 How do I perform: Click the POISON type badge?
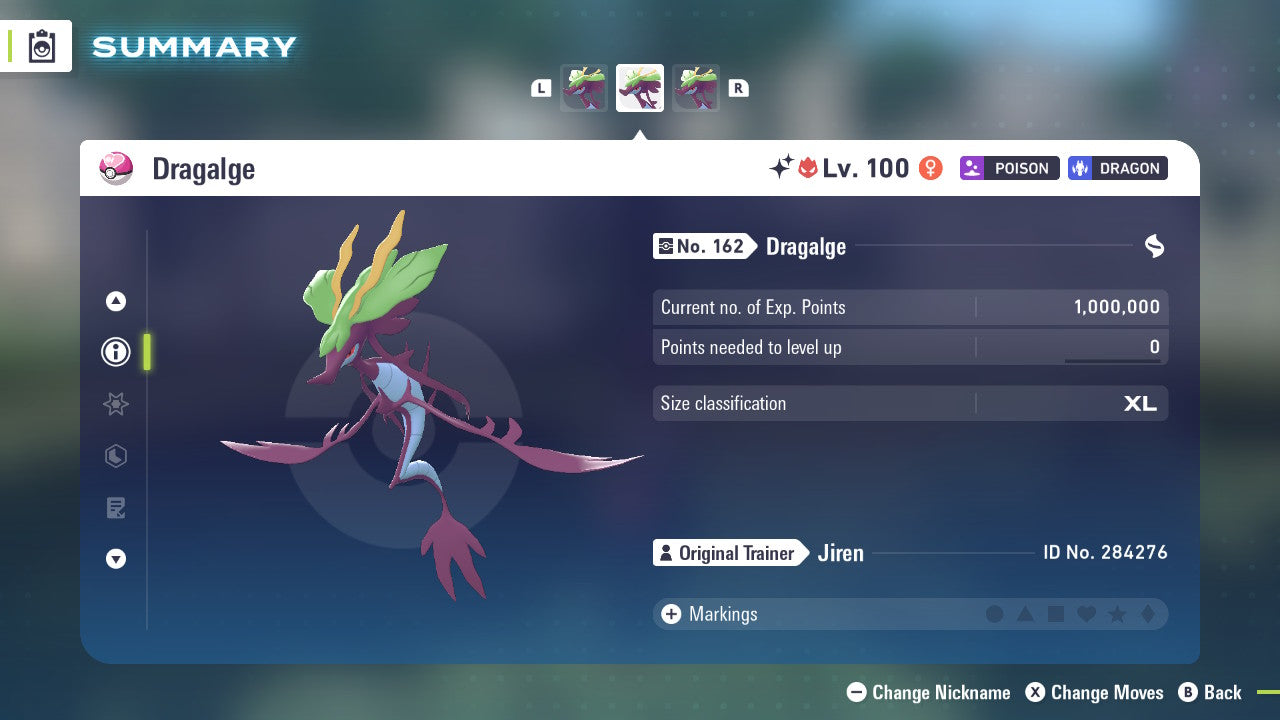tap(1009, 168)
